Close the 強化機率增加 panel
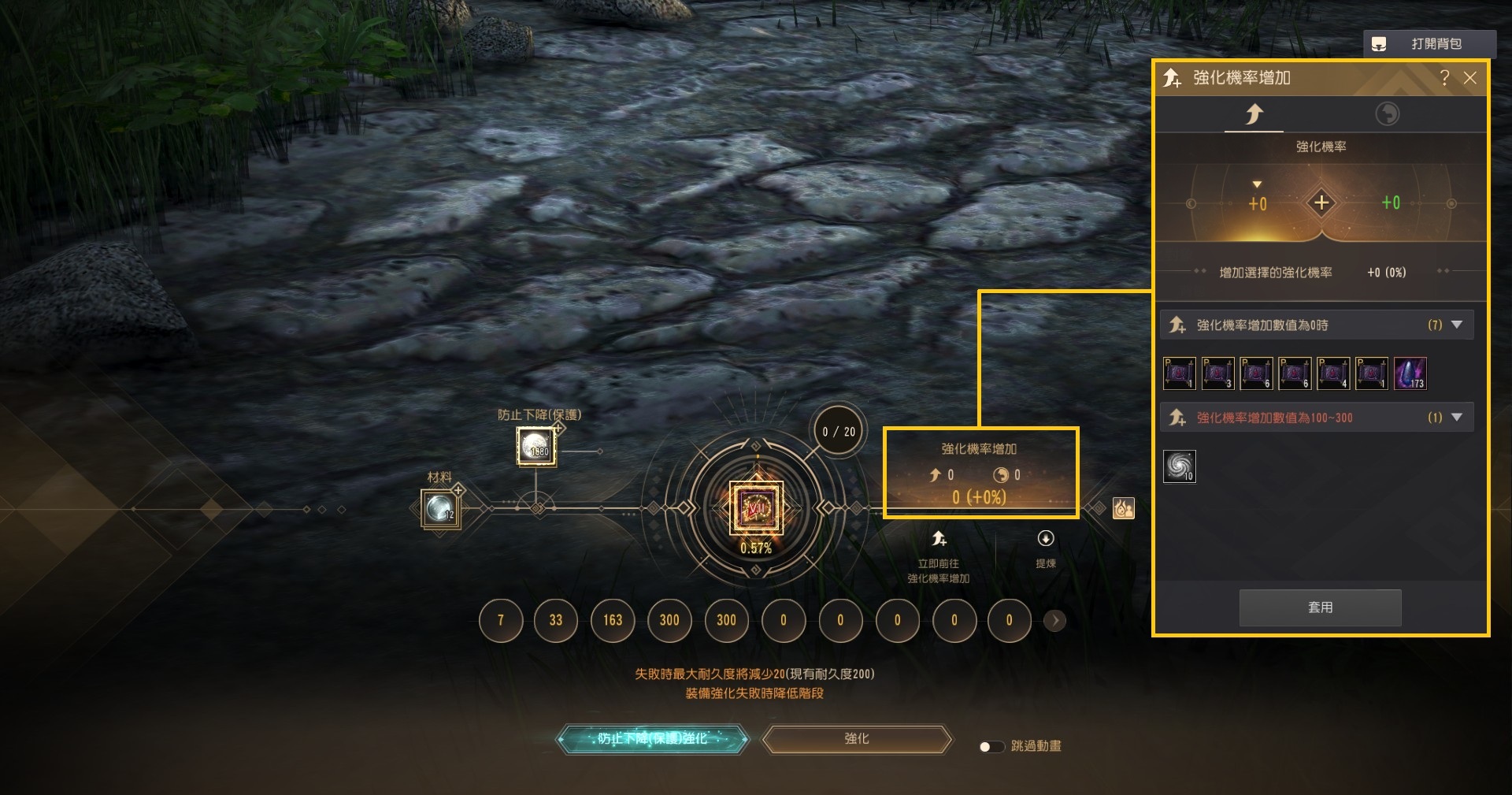Screen dimensions: 1512x795 click(1469, 78)
